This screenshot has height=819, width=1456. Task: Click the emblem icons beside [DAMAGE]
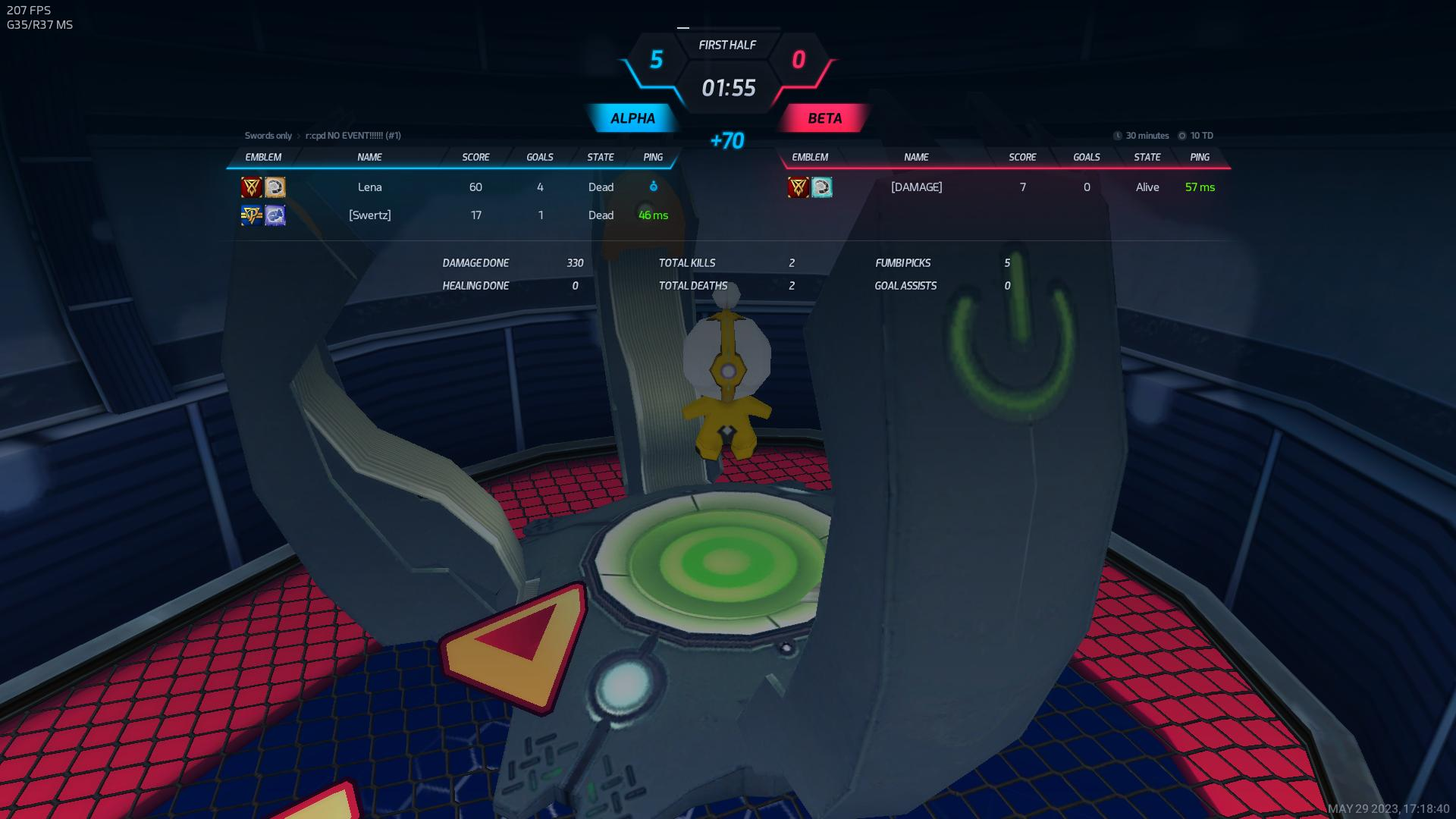810,187
